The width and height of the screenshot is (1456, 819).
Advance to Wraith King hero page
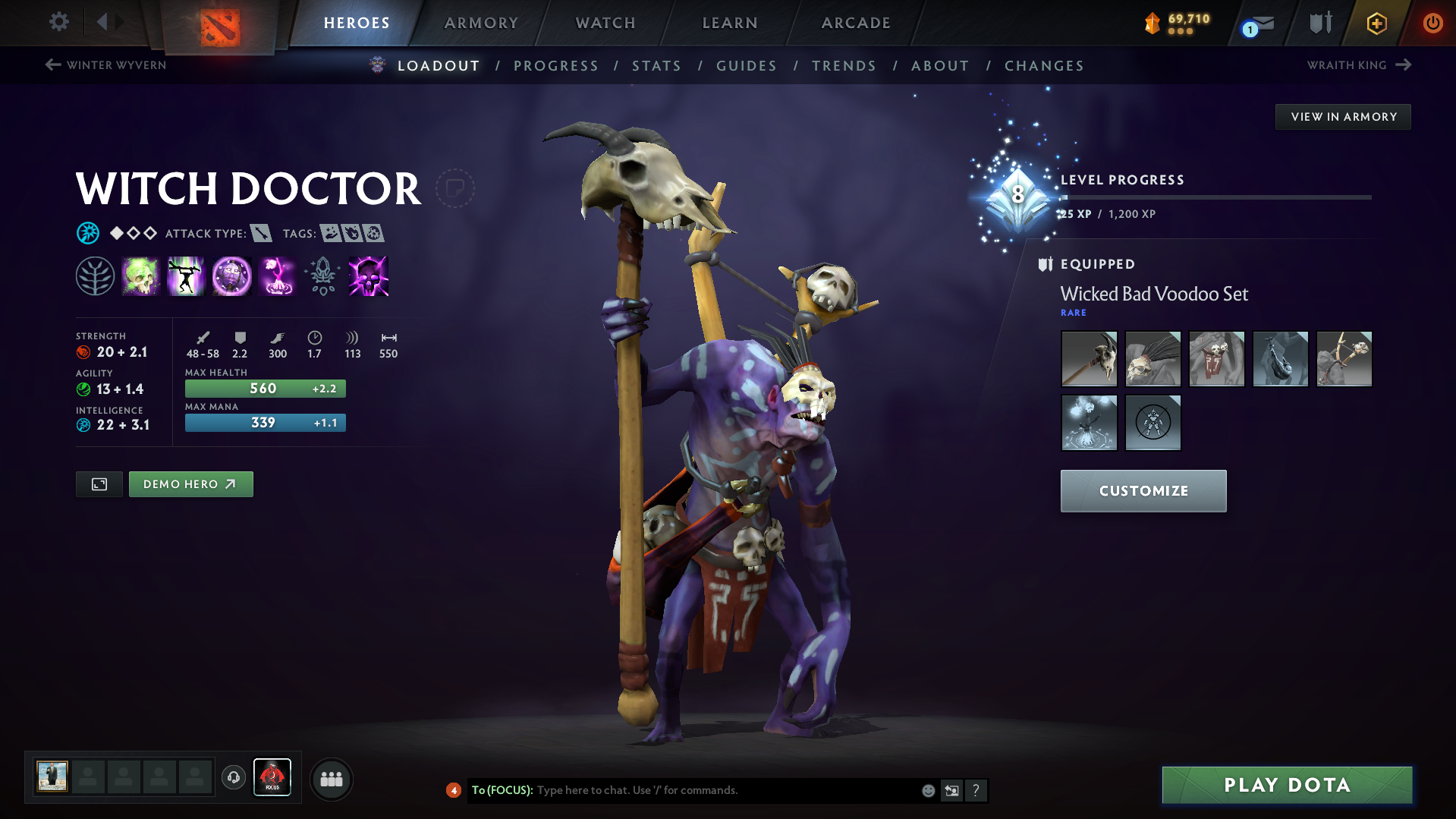[1360, 65]
